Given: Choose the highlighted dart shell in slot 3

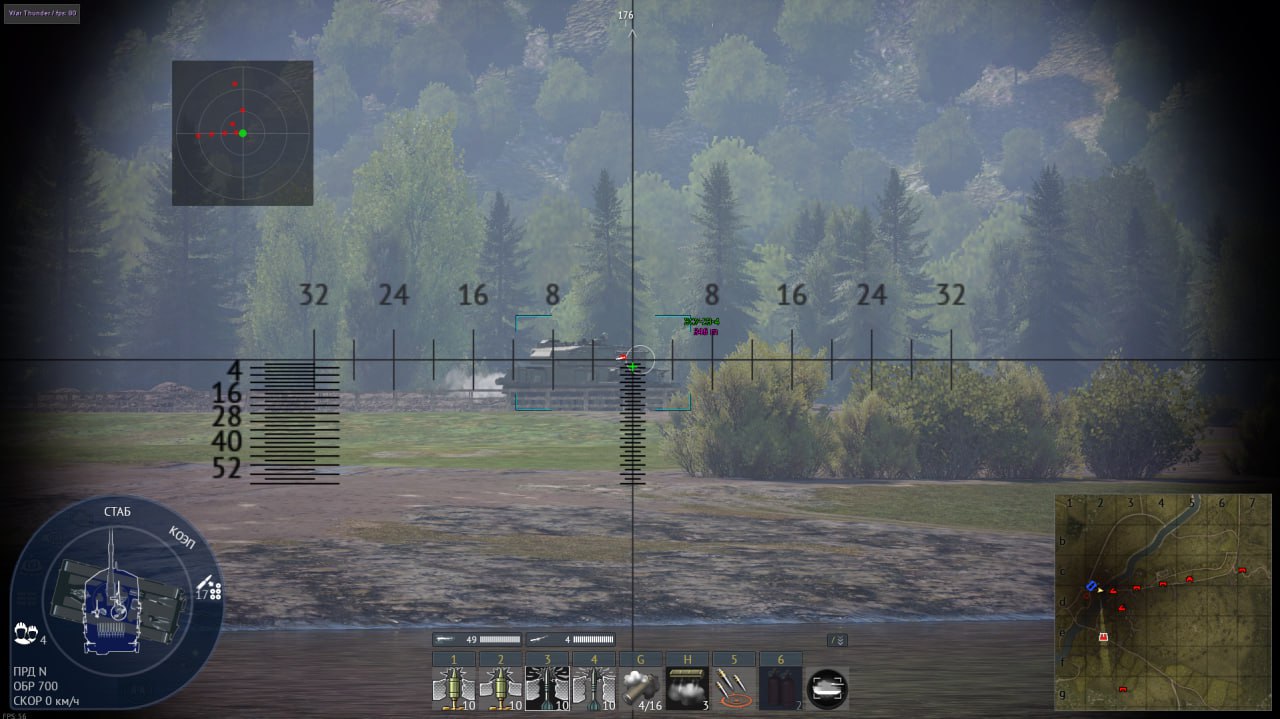Looking at the screenshot, I should (547, 688).
